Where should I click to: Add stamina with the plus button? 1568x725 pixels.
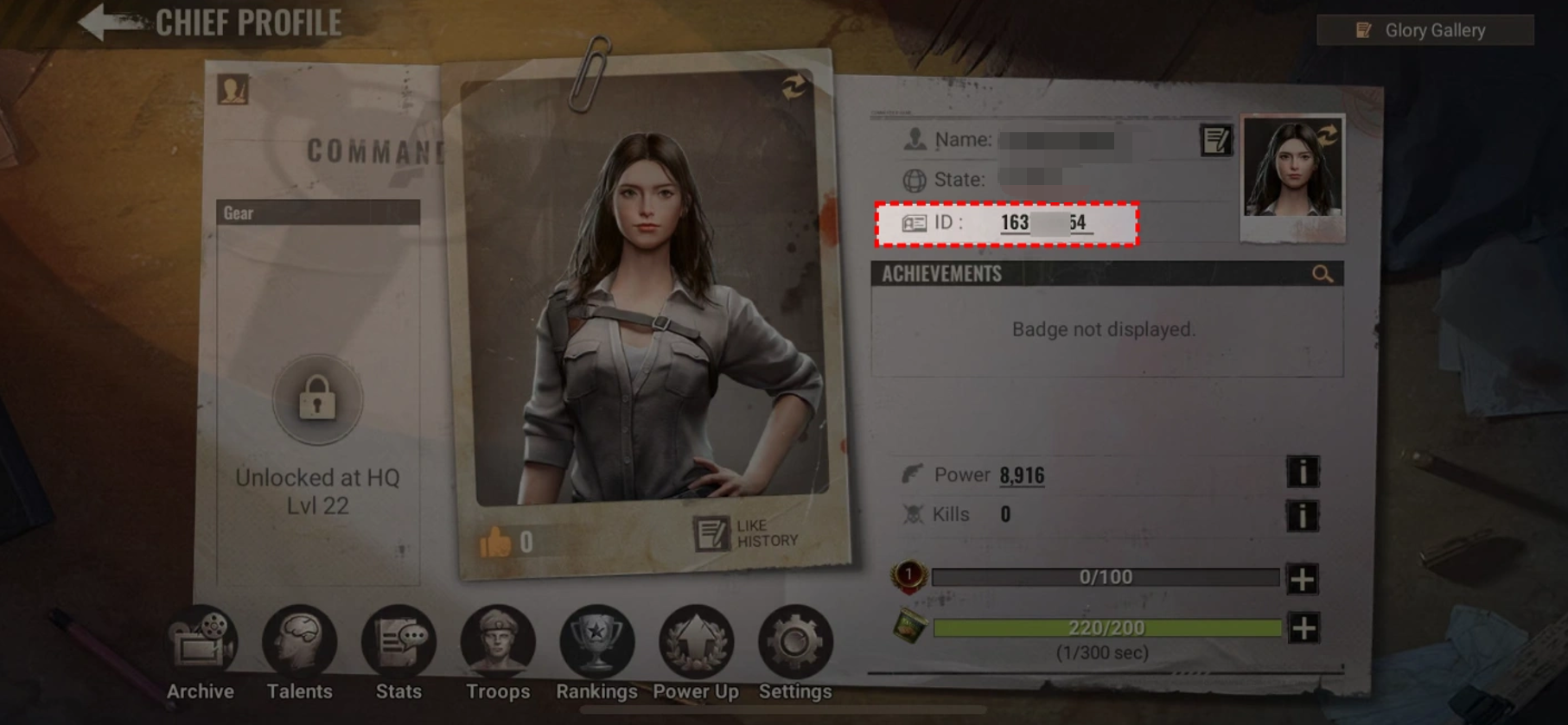1303,628
